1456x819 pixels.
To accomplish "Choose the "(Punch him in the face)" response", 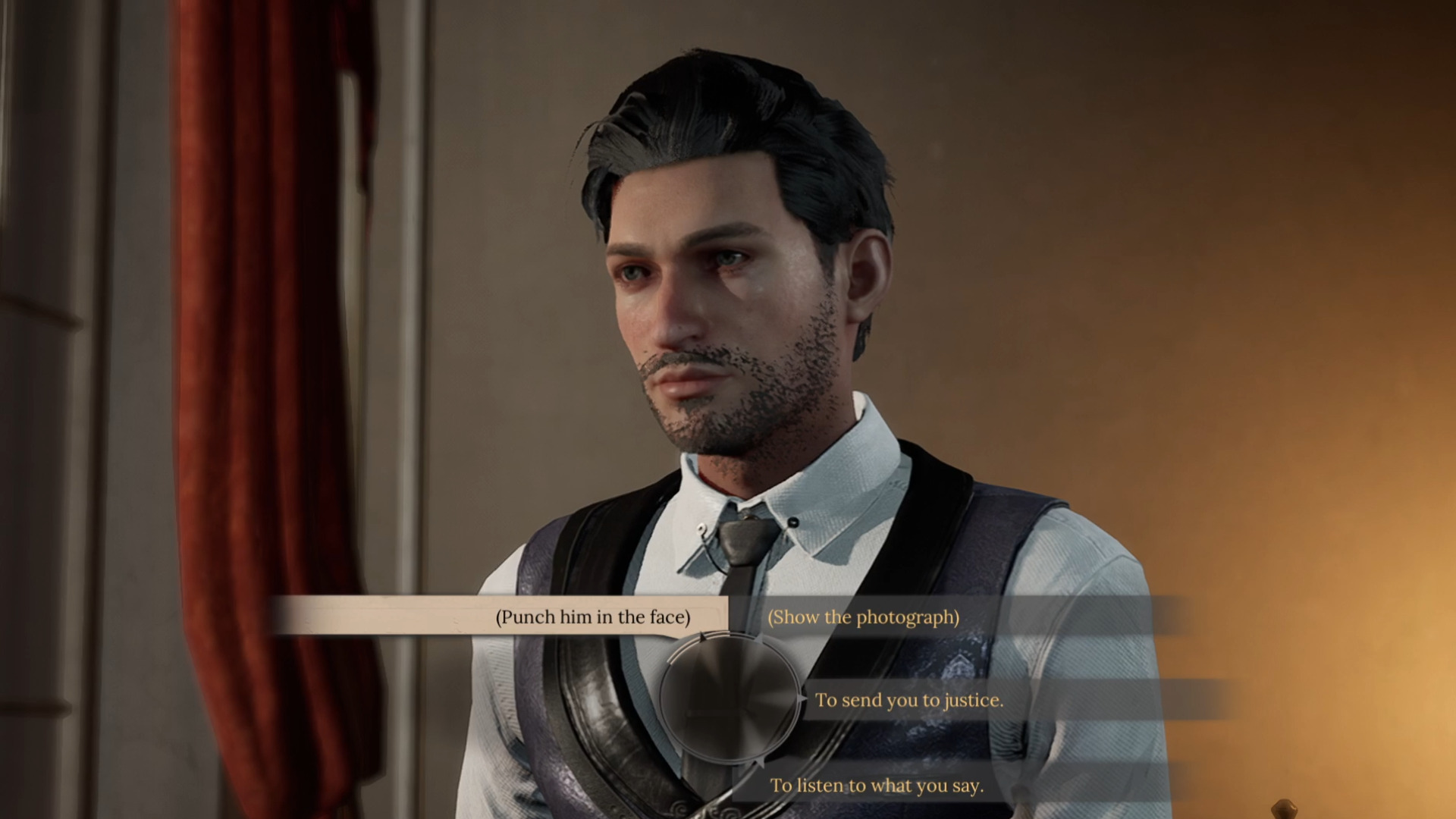I will point(594,617).
